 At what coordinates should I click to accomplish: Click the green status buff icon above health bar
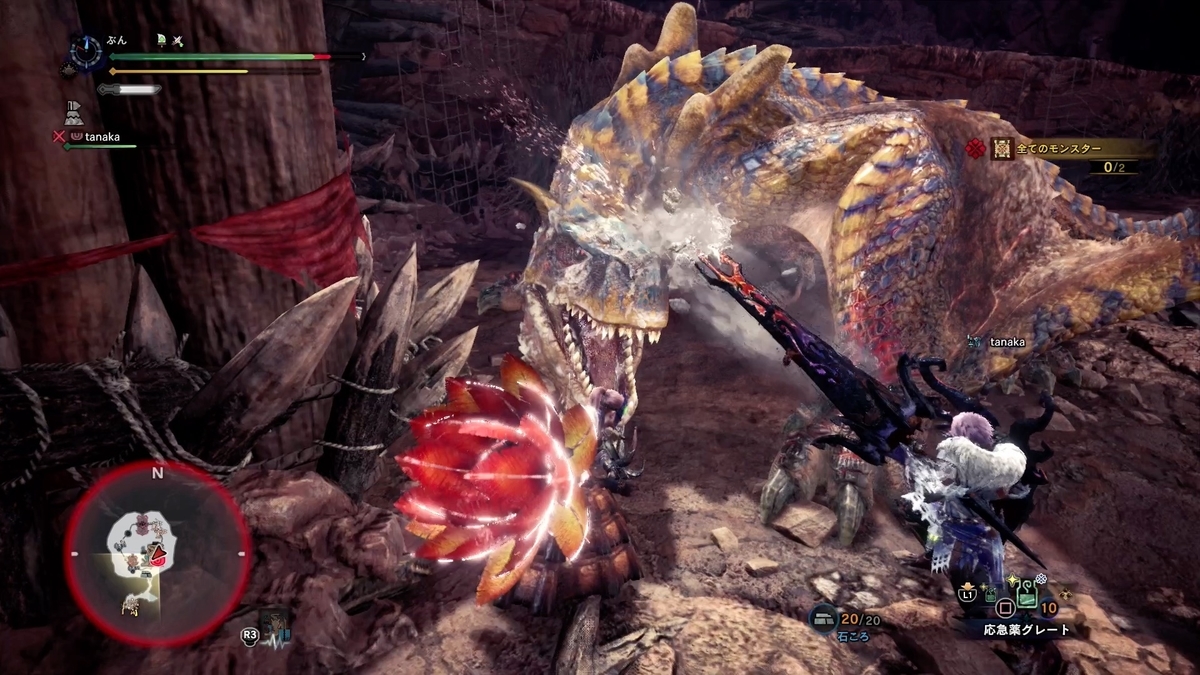(160, 40)
